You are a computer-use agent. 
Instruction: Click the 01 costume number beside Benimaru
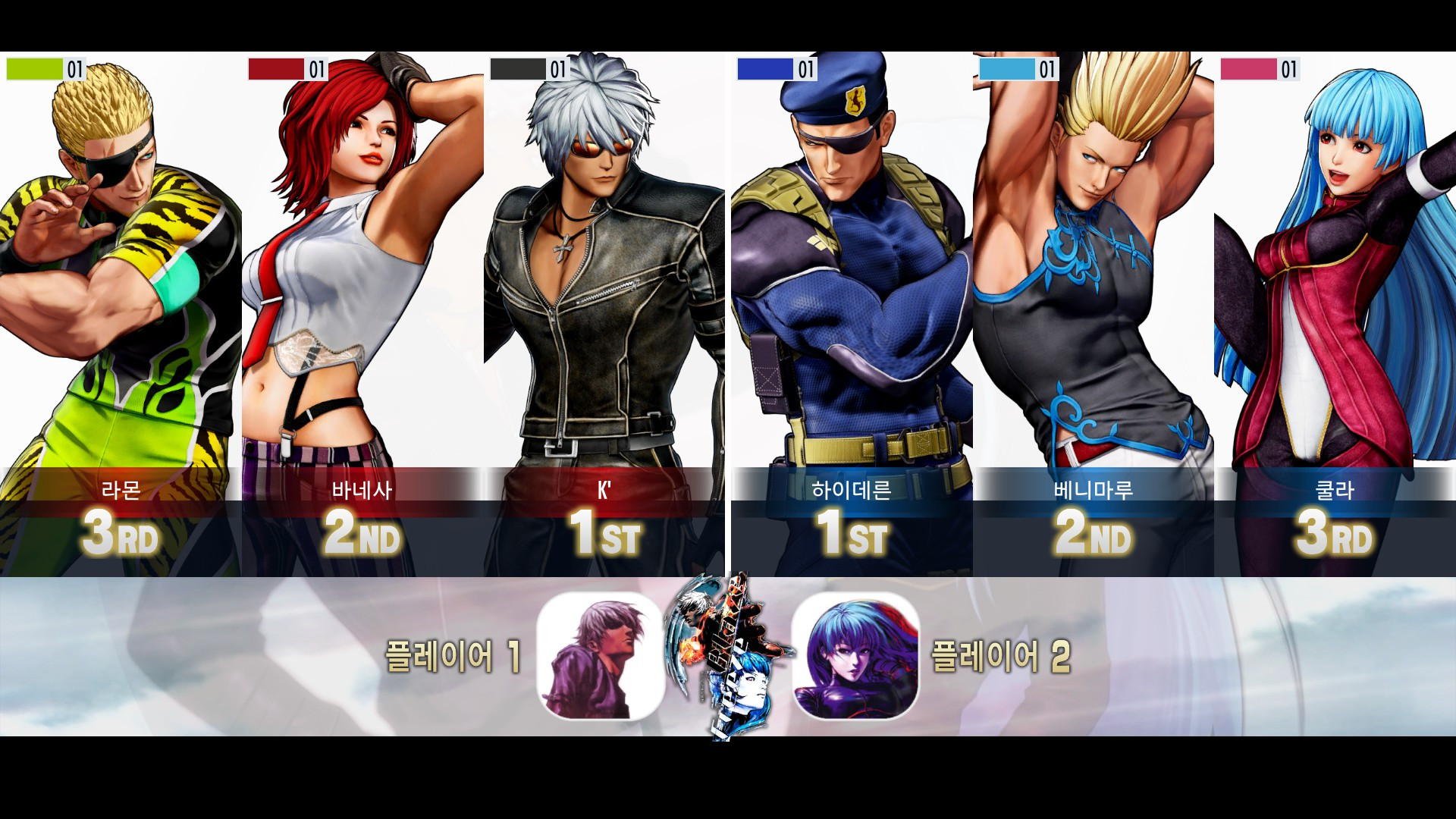point(1048,69)
